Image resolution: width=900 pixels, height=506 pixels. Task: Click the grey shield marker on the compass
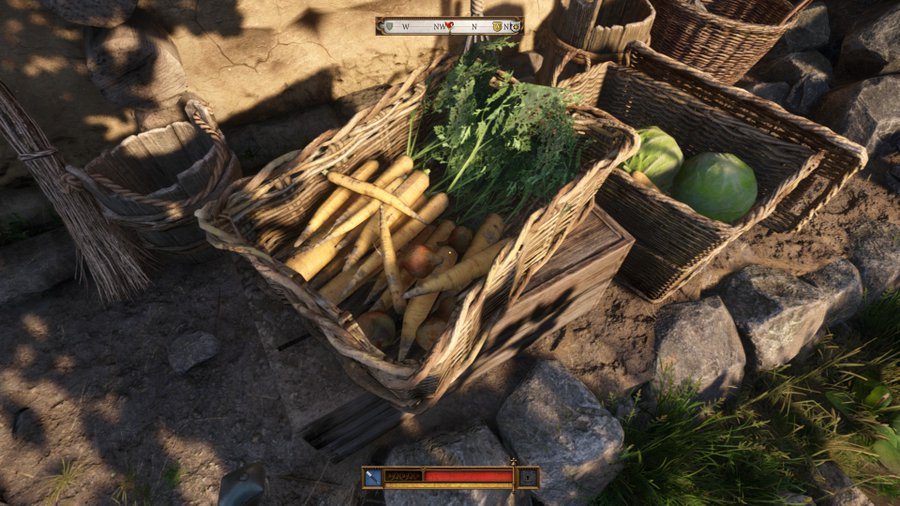tap(388, 26)
